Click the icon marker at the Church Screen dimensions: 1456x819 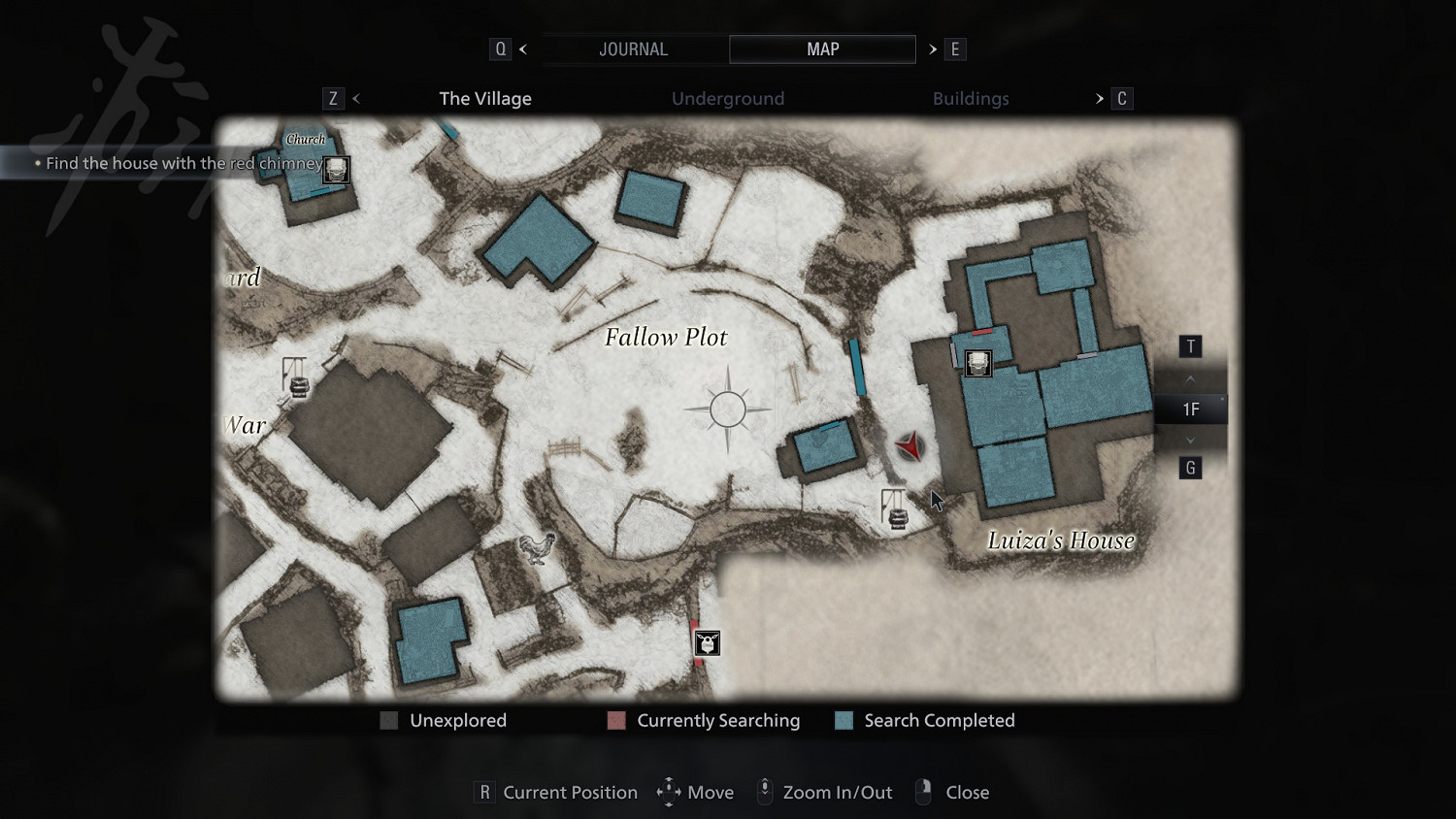(336, 170)
